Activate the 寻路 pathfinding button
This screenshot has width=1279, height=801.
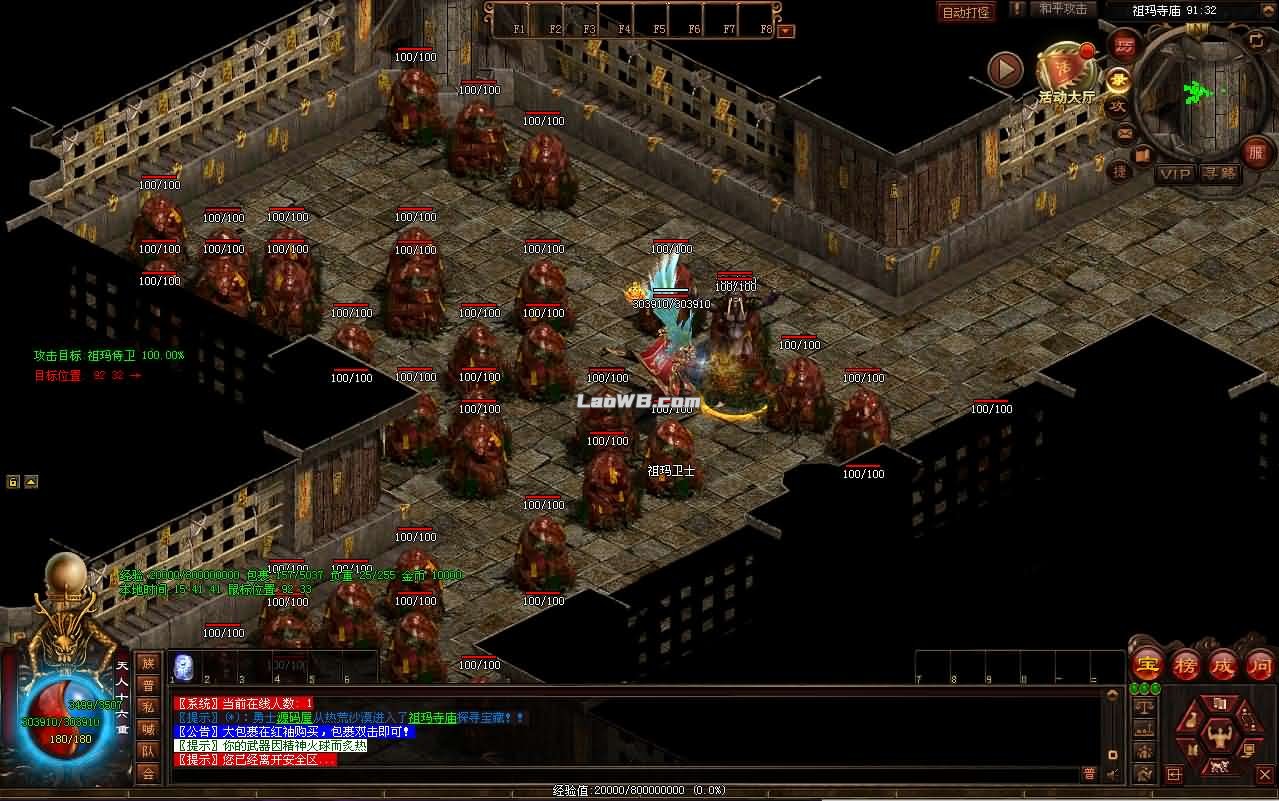click(1219, 174)
